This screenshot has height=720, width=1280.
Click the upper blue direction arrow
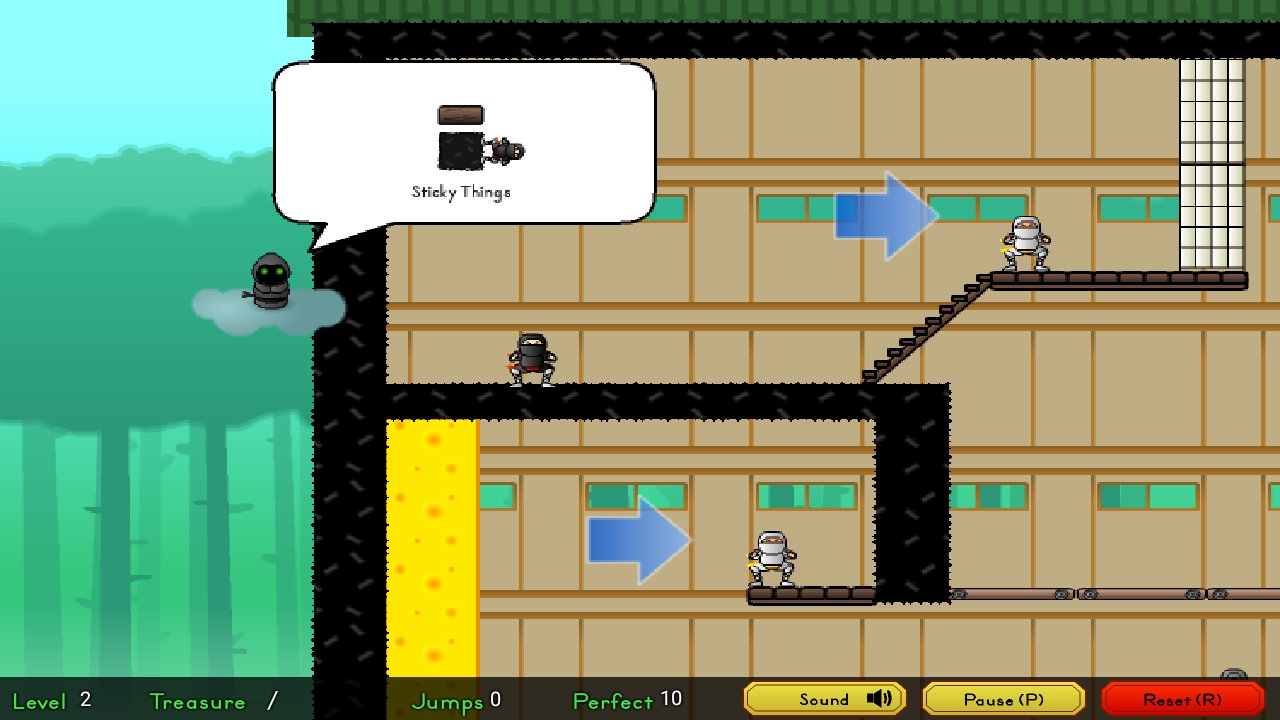885,213
